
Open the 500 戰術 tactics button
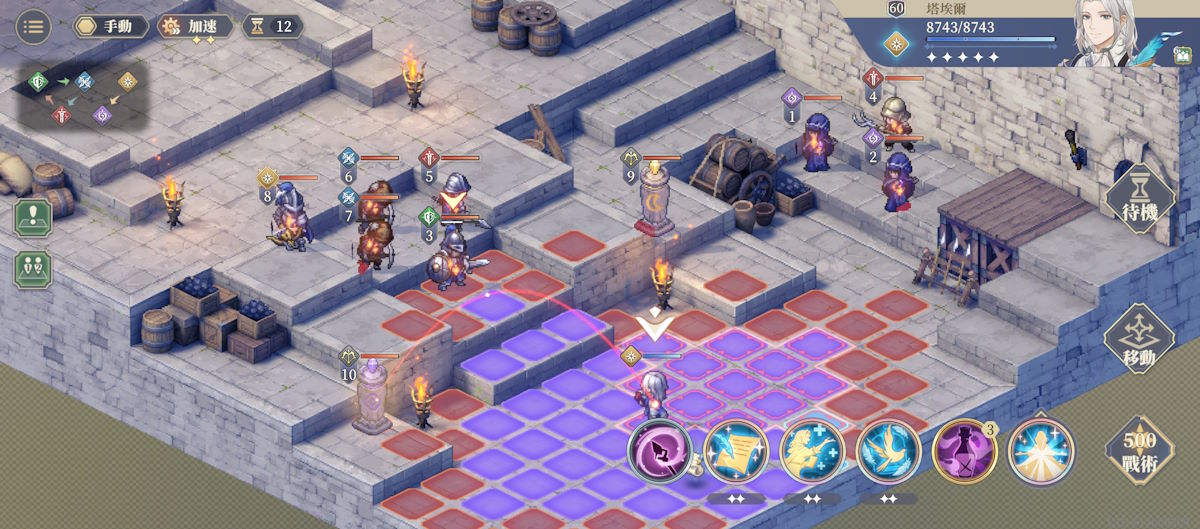pyautogui.click(x=1138, y=451)
